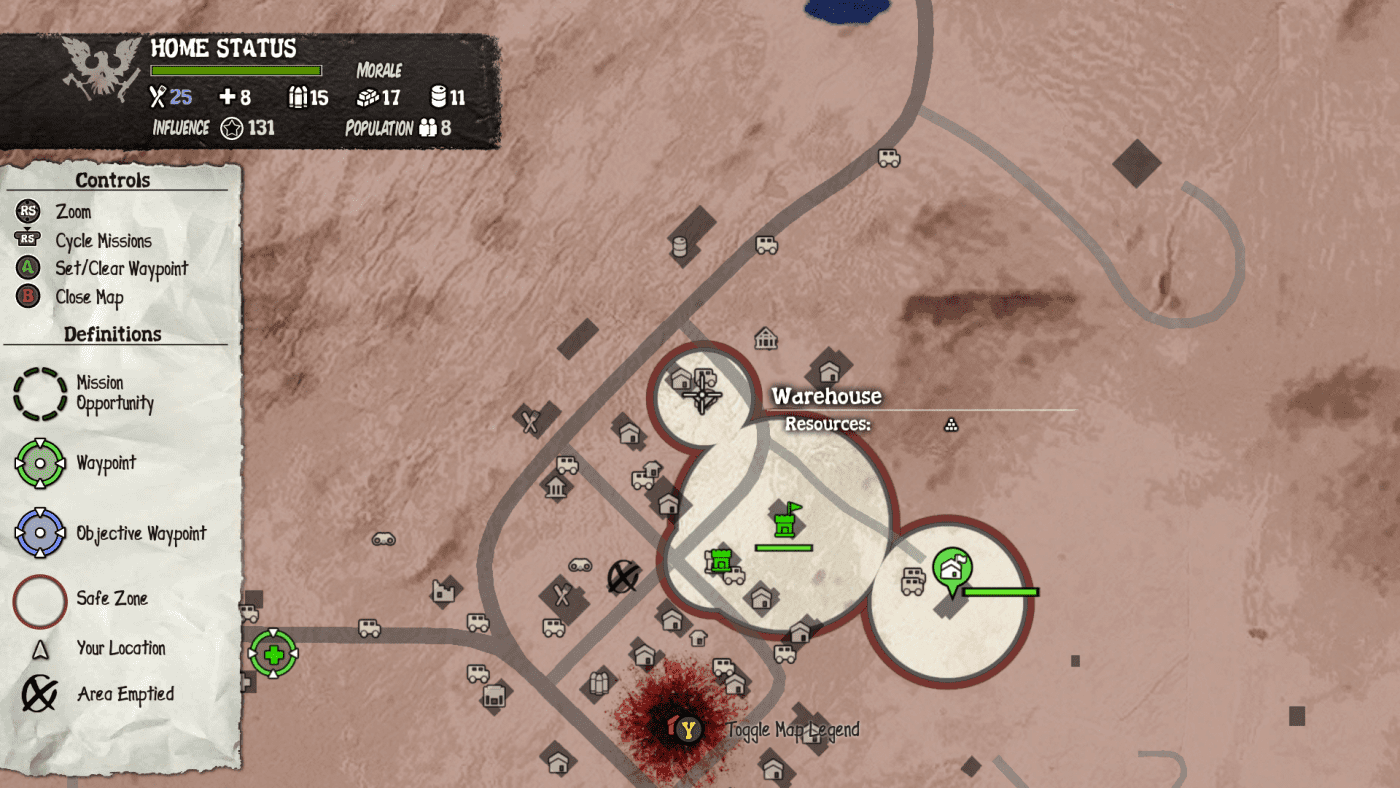
Task: Select the food cans icon showing 11
Action: tap(438, 96)
